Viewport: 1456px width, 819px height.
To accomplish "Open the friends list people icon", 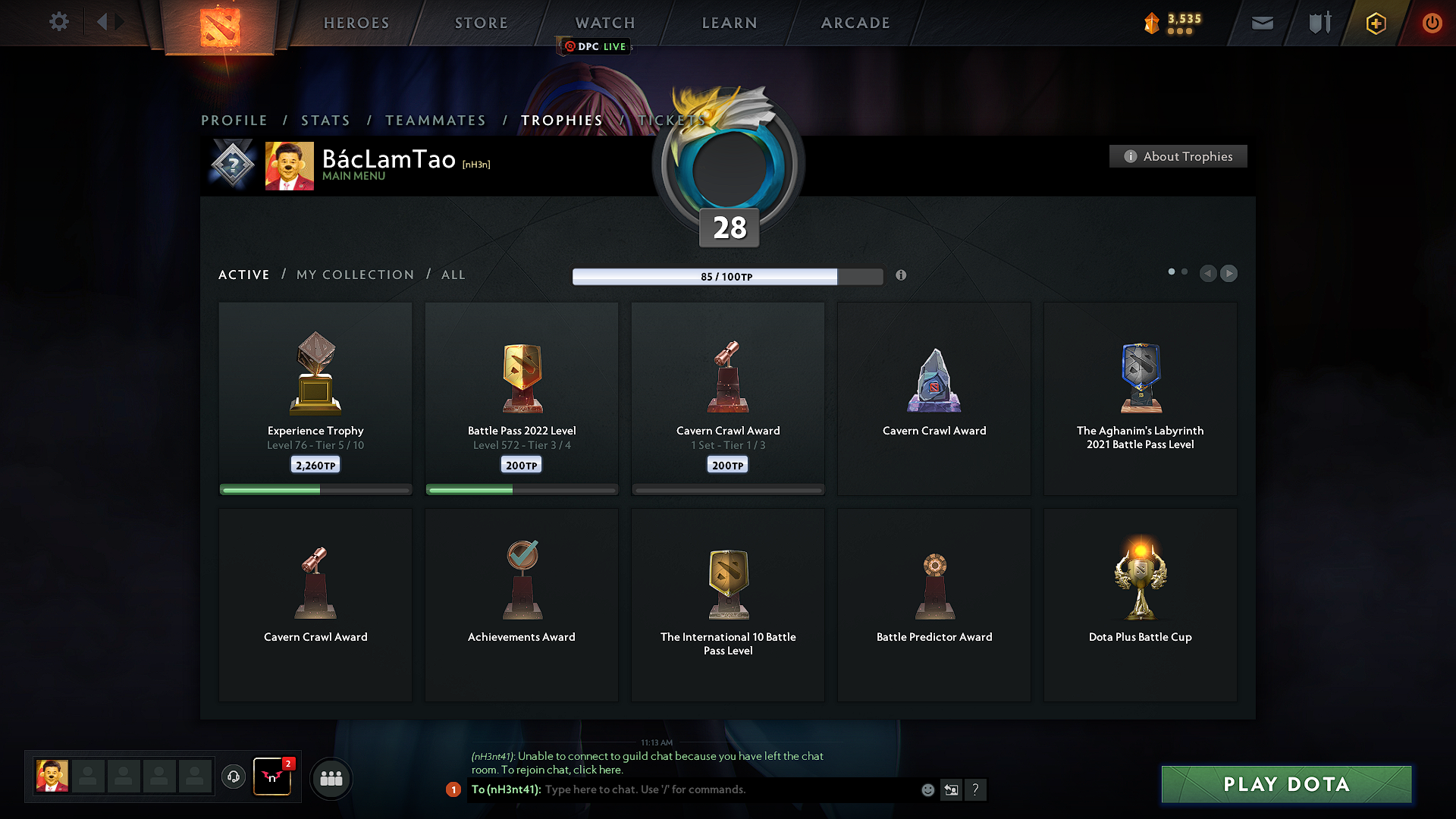I will point(331,778).
